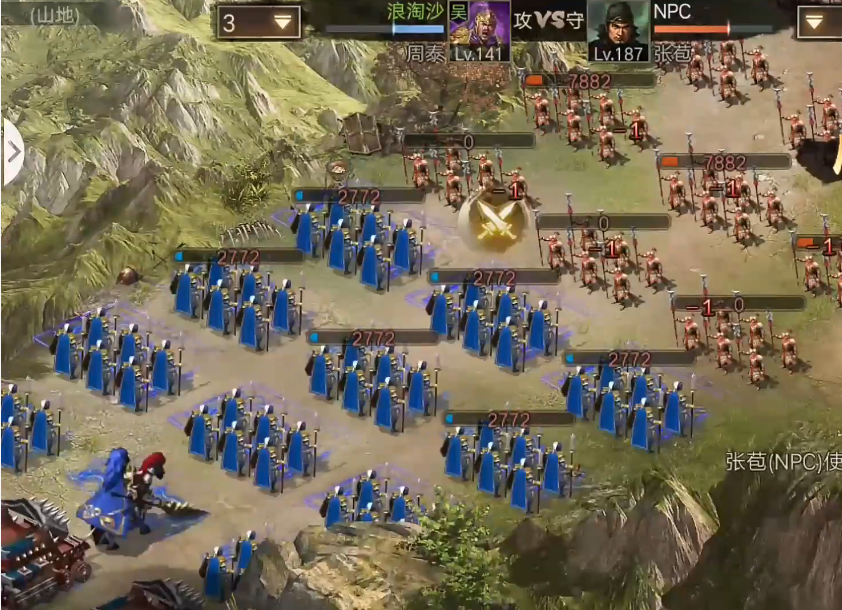Screen dimensions: 842x610
Task: Expand the dropdown beside the NPC name
Action: 817,21
